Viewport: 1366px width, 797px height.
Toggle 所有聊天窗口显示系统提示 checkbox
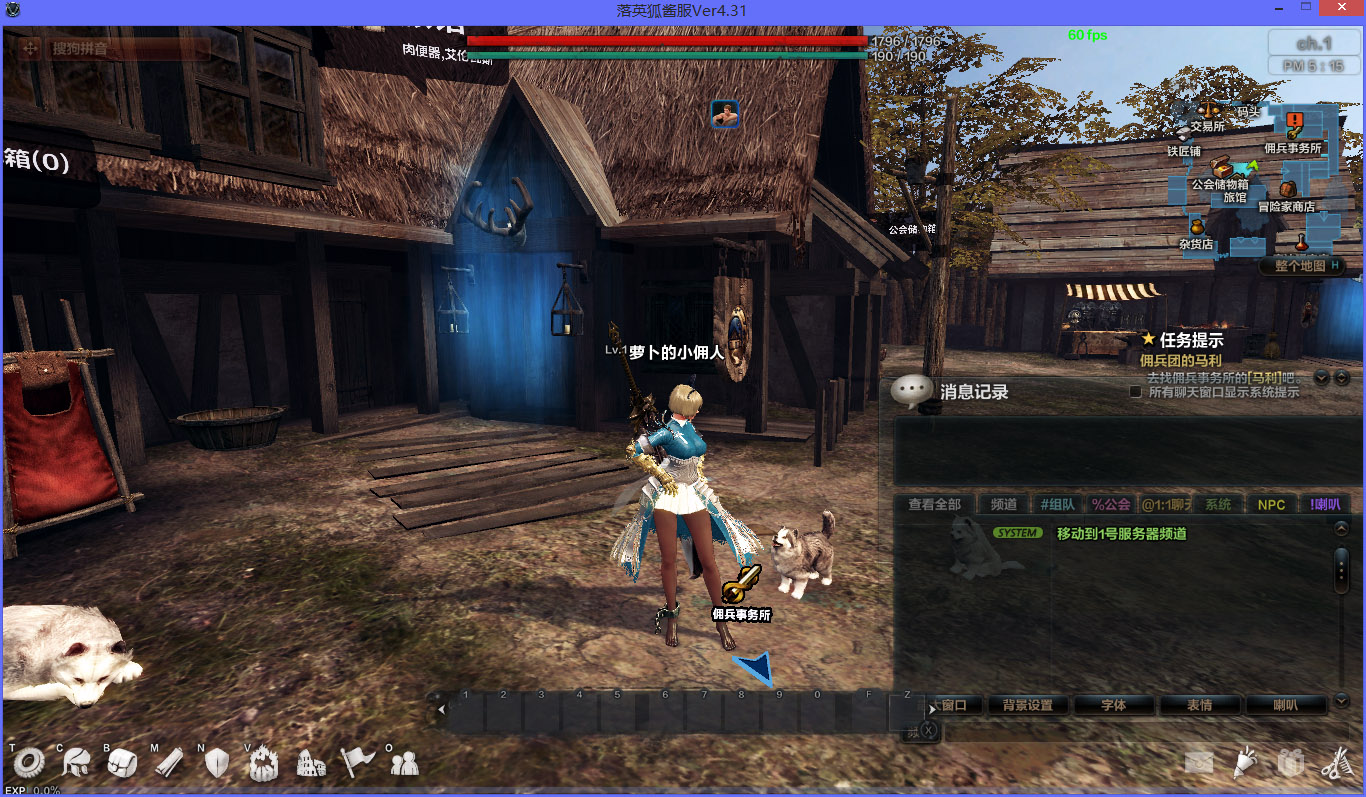(1135, 392)
